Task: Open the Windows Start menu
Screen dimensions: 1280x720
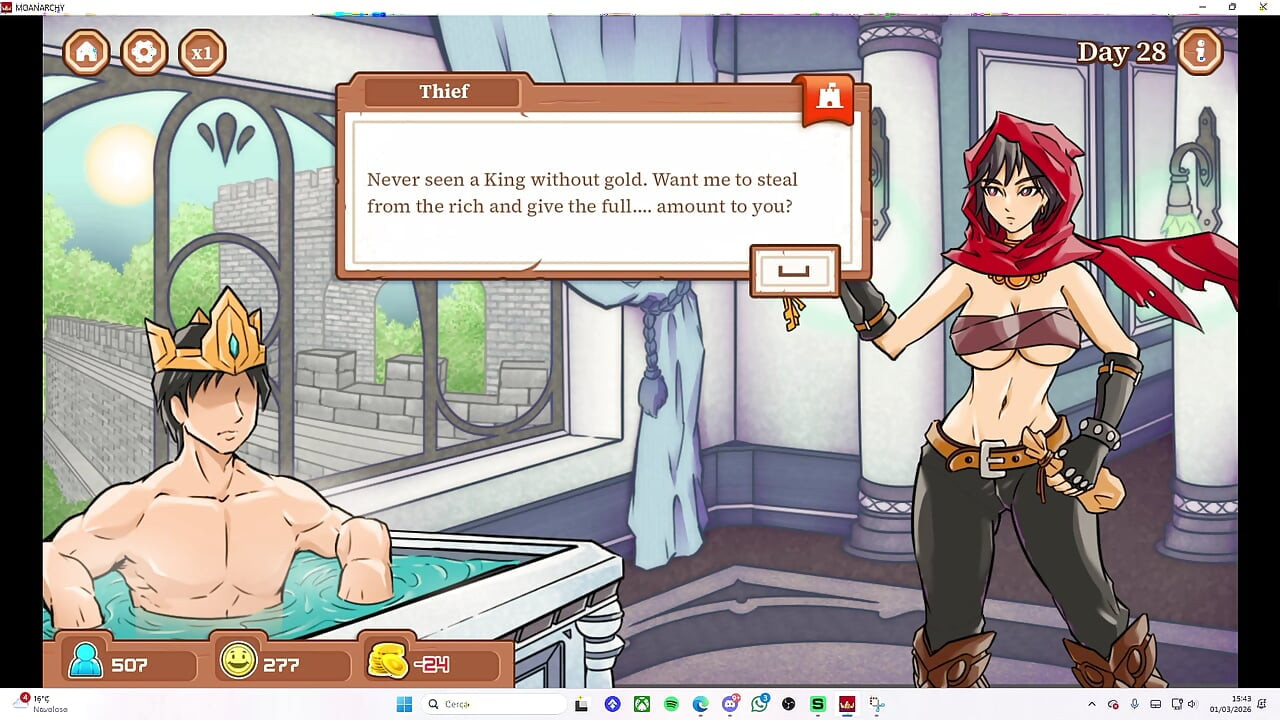Action: pos(405,704)
